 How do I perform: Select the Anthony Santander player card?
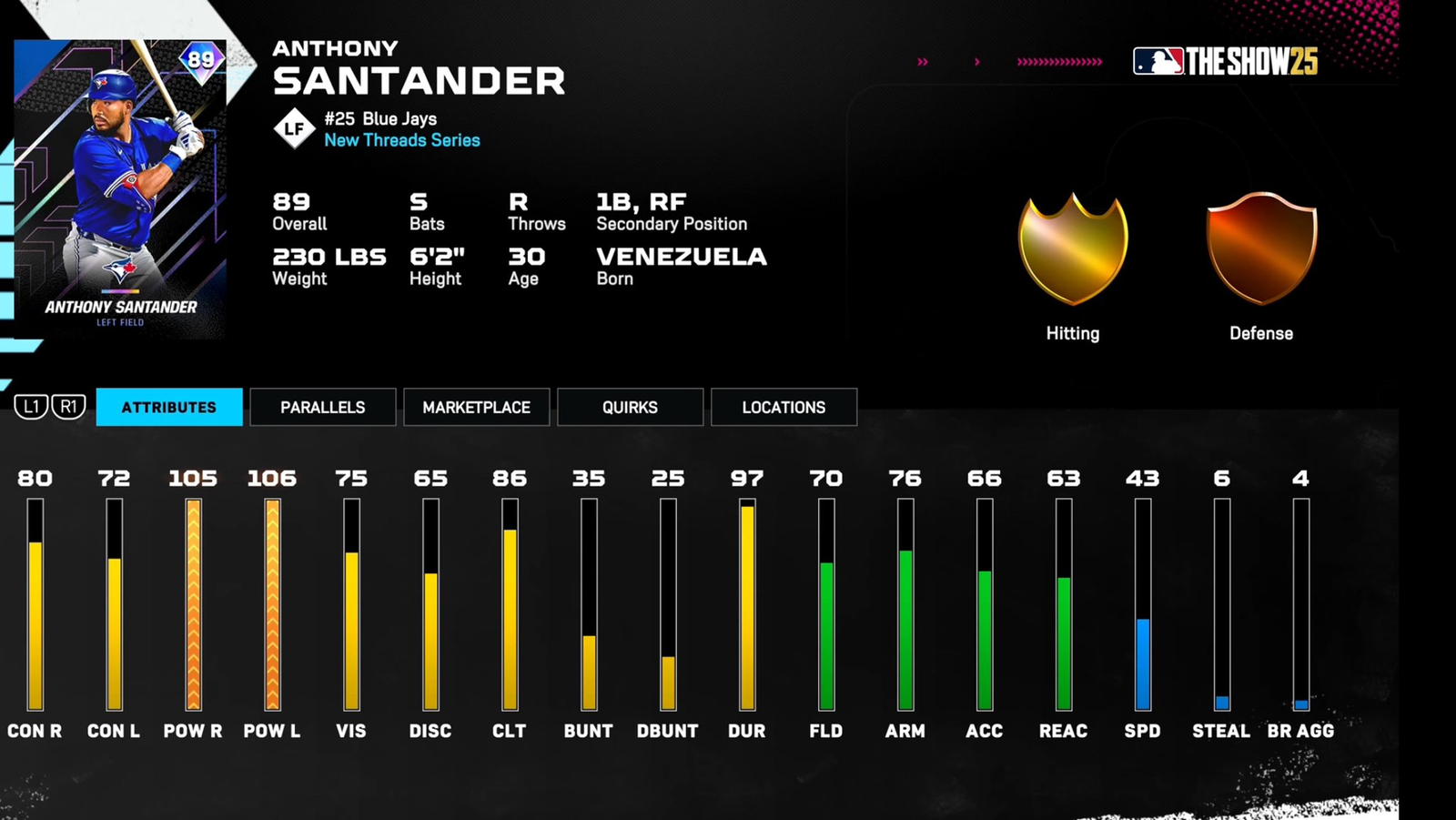click(121, 189)
